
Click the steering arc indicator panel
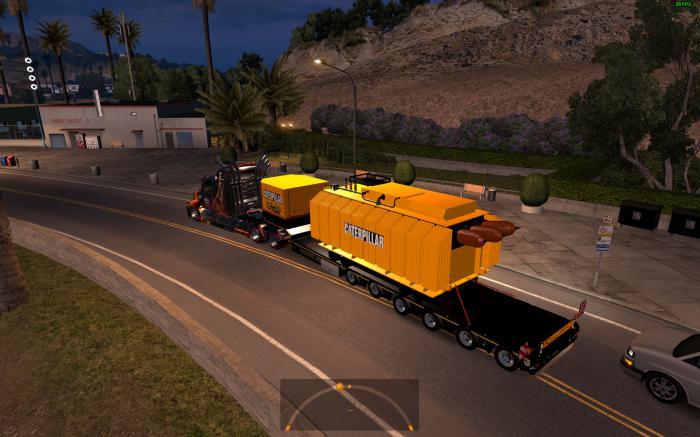point(349,404)
